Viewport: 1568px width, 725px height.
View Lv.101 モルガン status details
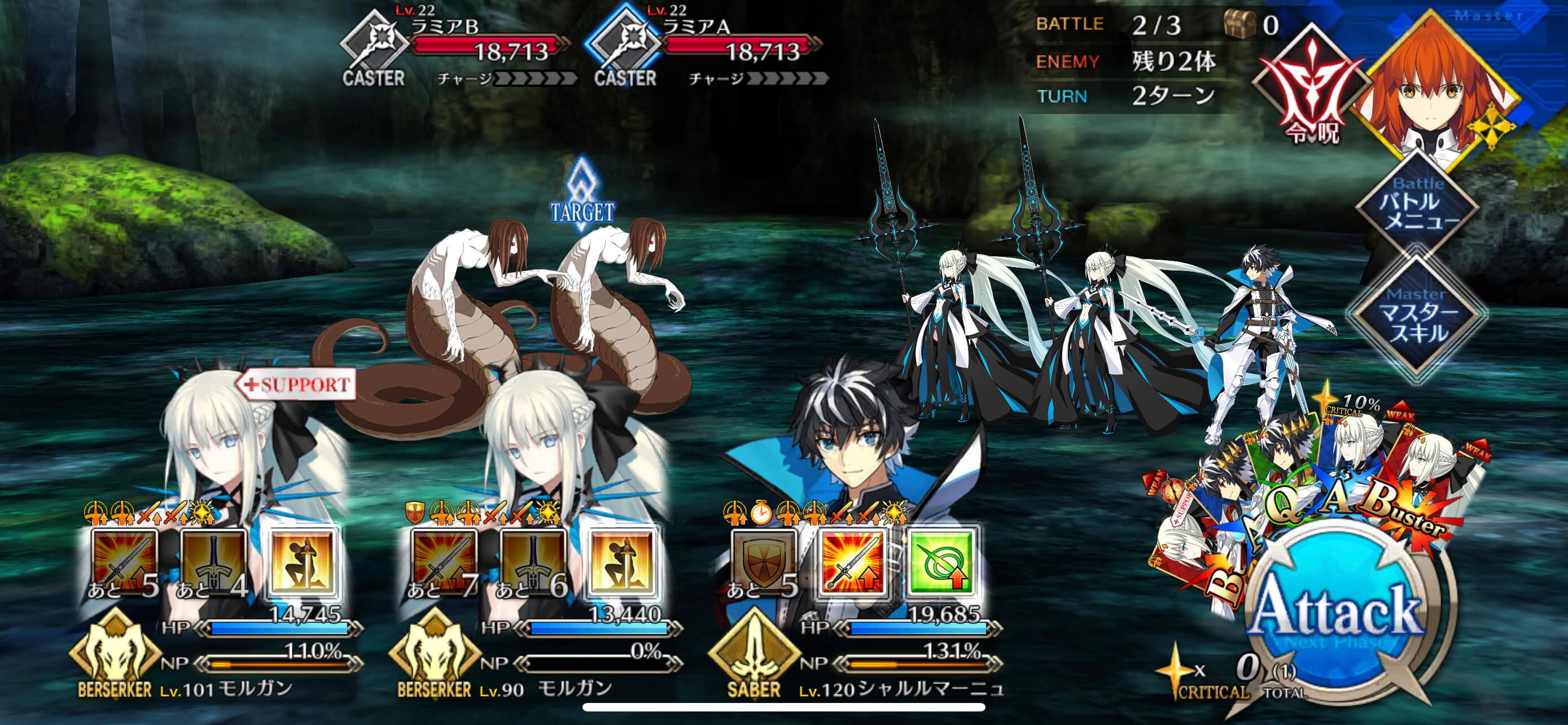(225, 688)
